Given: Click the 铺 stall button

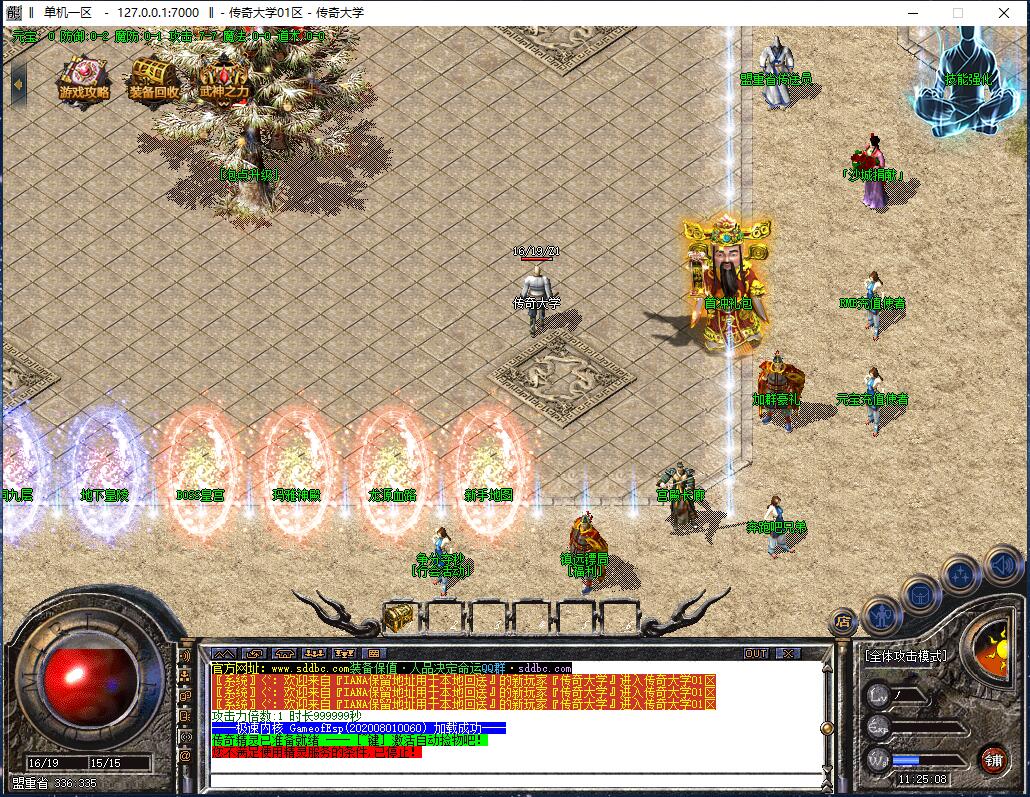Looking at the screenshot, I should click(992, 758).
